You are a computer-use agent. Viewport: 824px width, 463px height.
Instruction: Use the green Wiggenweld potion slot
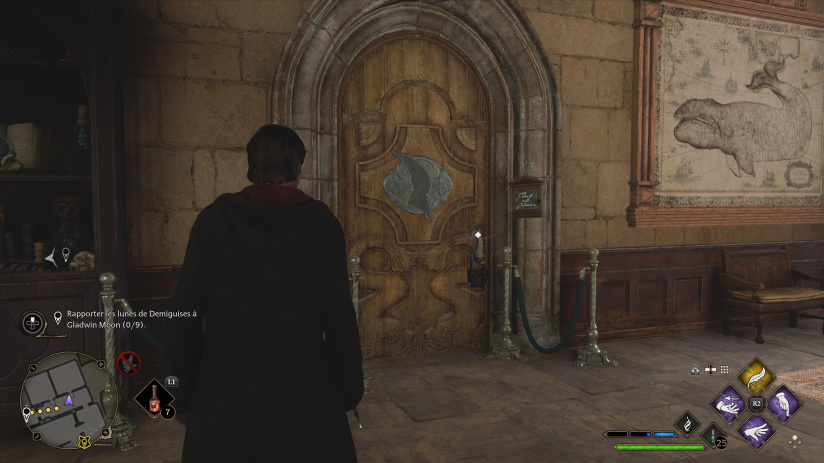pos(713,435)
